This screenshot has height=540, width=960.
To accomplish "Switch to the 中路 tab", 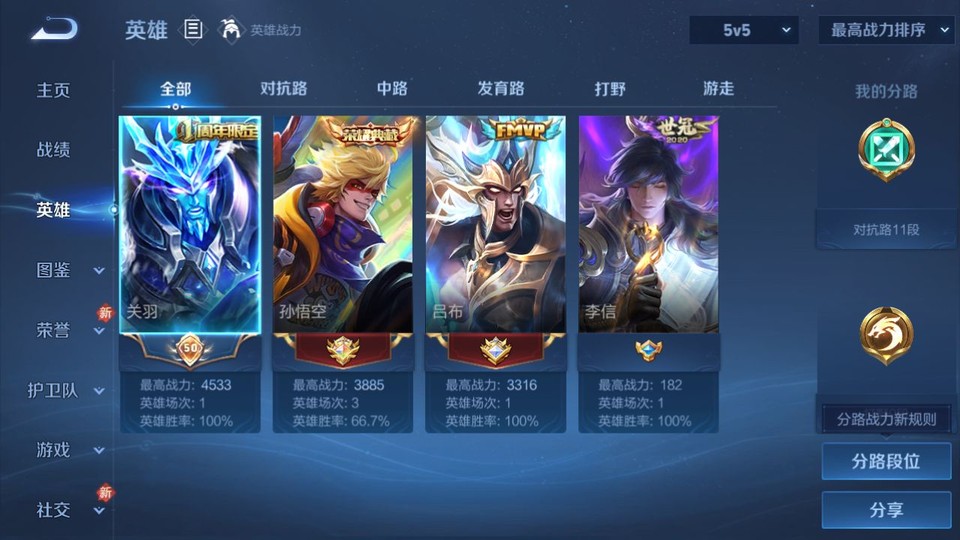I will [392, 89].
